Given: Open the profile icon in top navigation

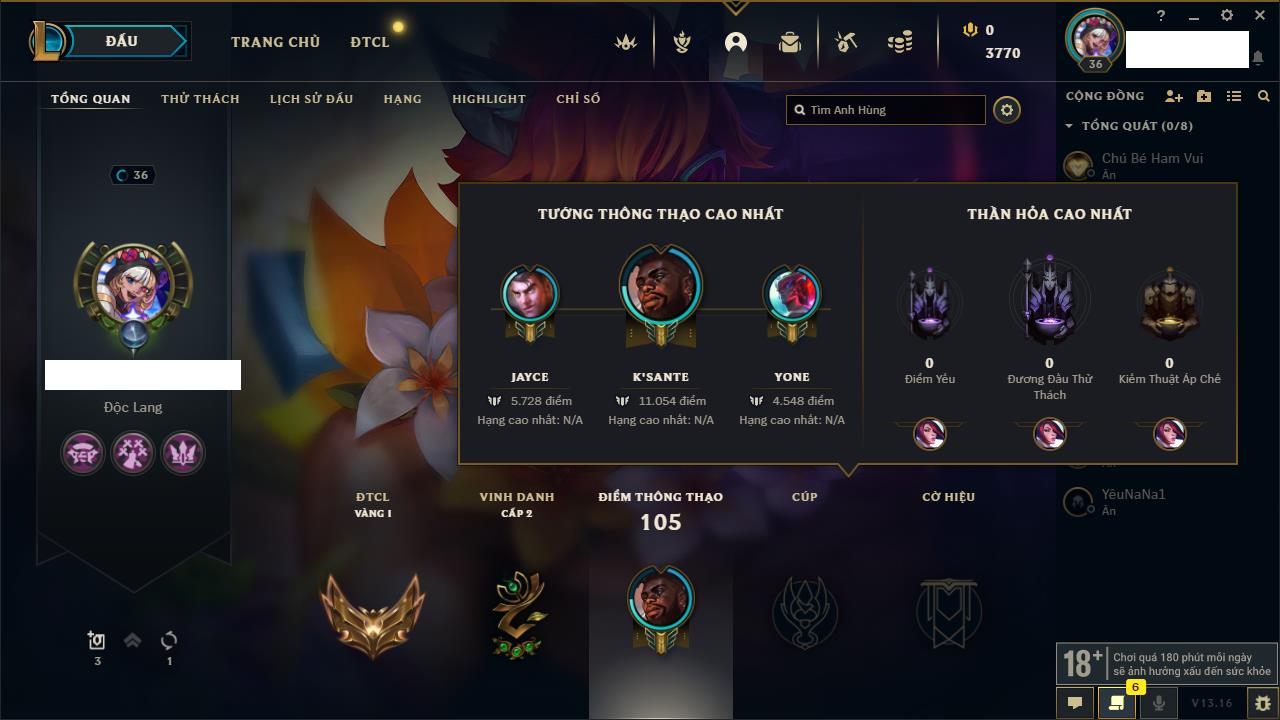Looking at the screenshot, I should pyautogui.click(x=736, y=42).
